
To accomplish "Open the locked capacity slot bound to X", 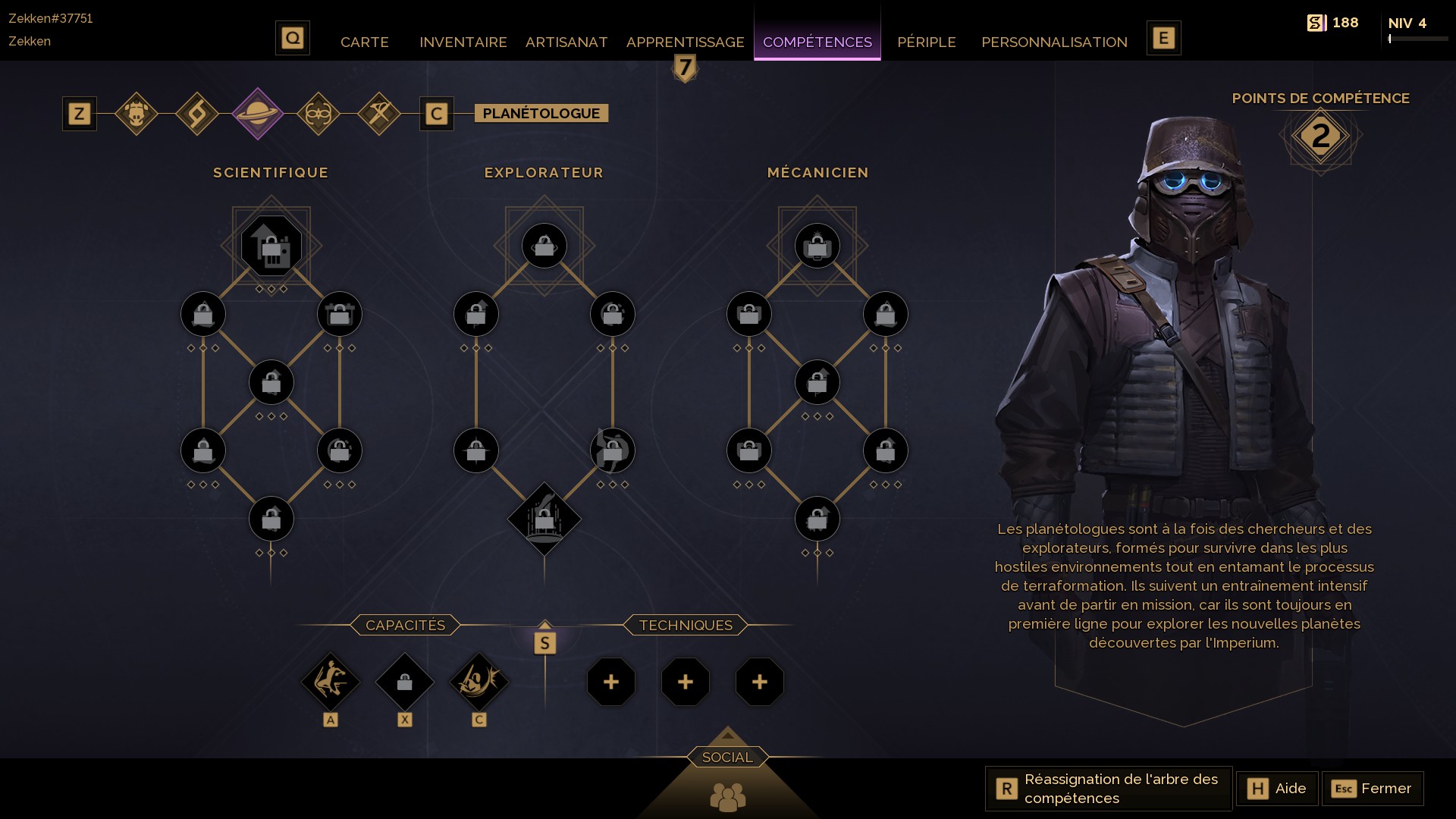I will coord(405,682).
